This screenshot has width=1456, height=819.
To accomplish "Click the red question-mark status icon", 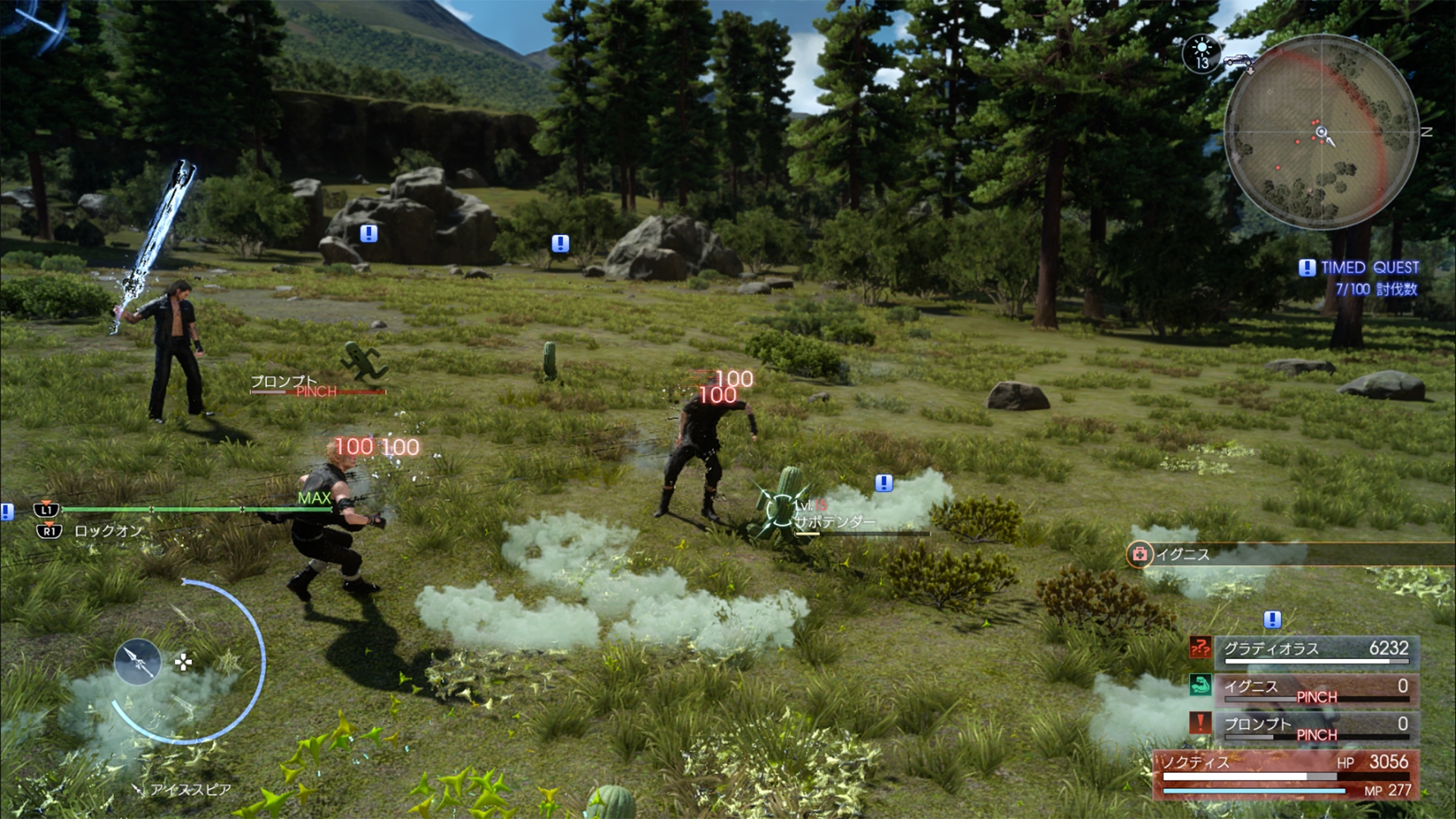I will 1200,647.
